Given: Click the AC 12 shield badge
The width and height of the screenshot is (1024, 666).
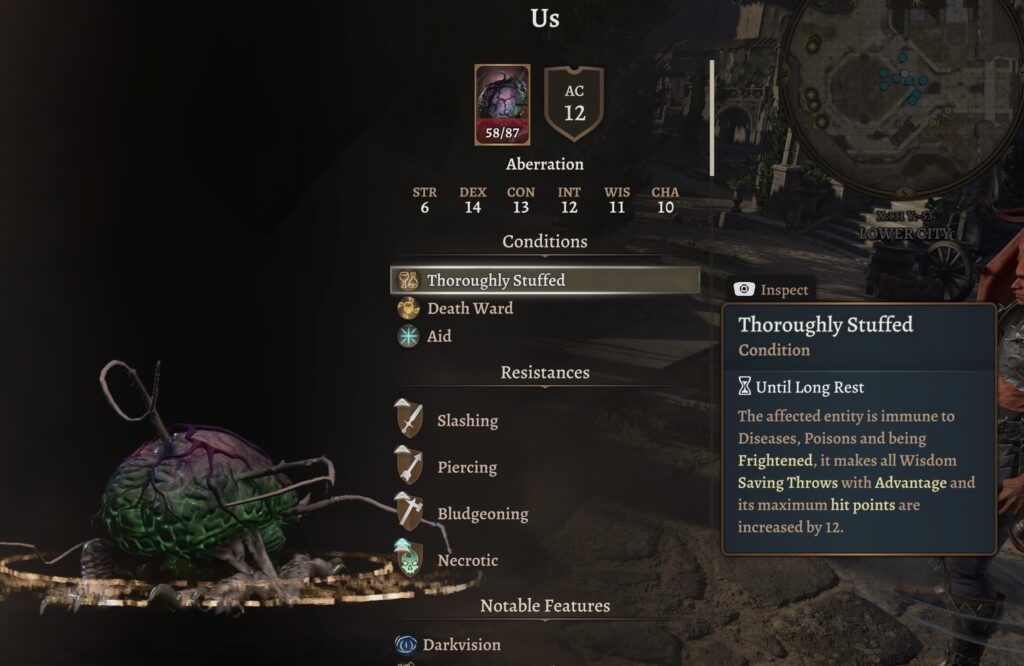Looking at the screenshot, I should (x=574, y=104).
